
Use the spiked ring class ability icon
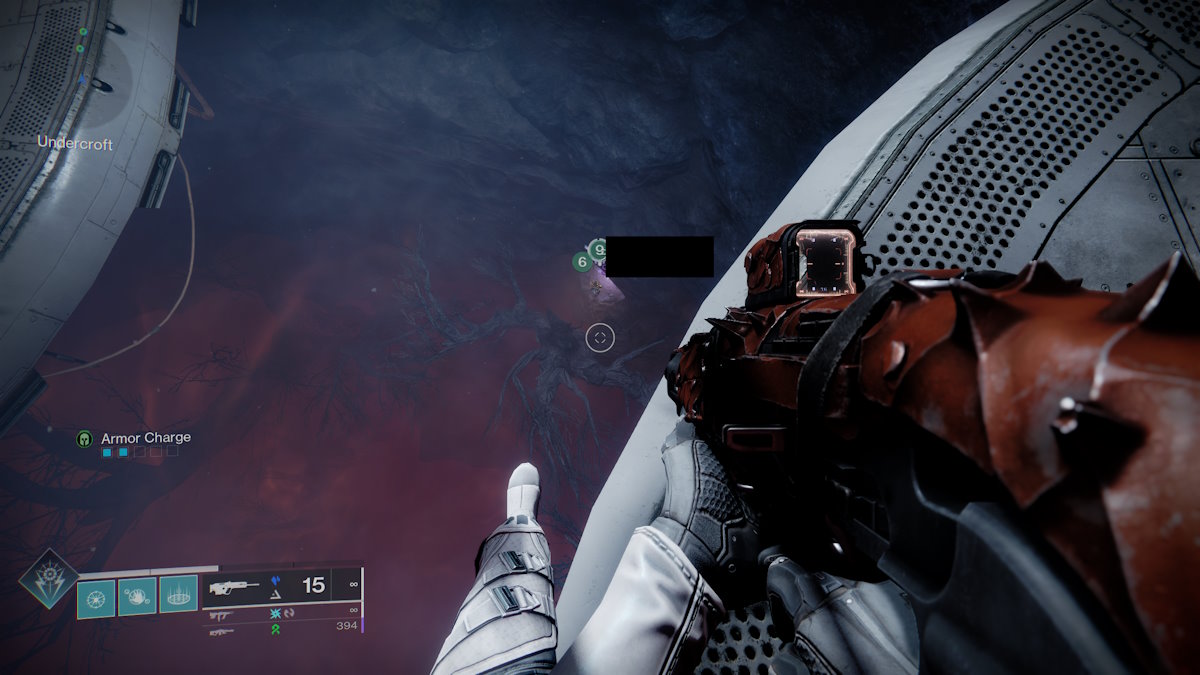[x=179, y=597]
